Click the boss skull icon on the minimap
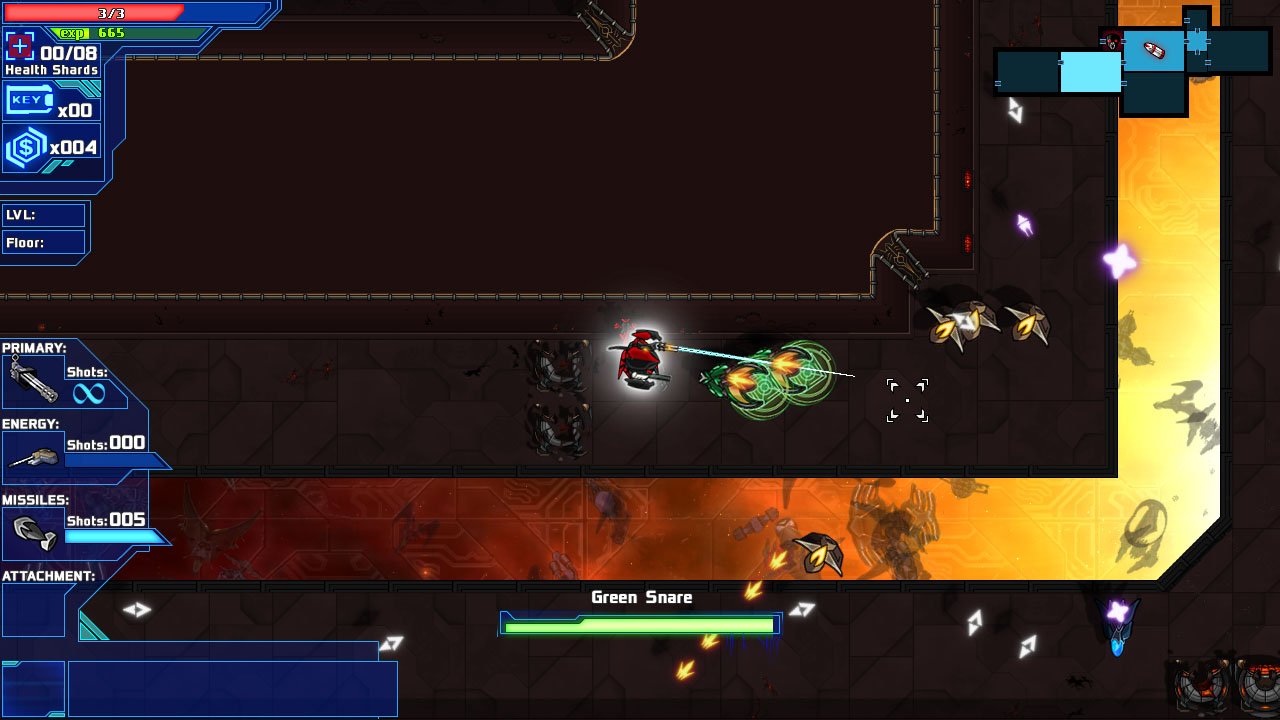This screenshot has height=720, width=1280. 1112,41
